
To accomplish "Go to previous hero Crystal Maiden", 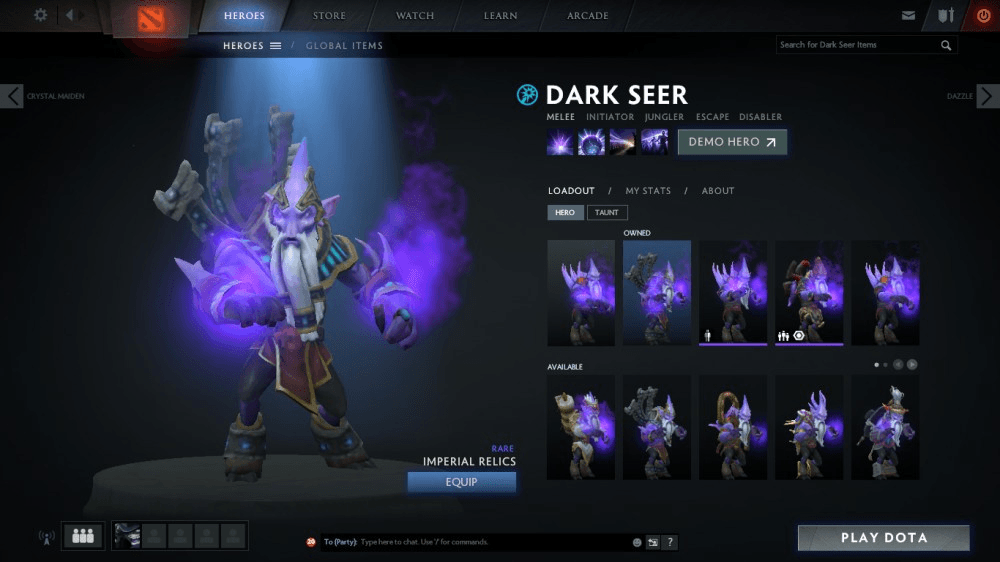I will click(12, 96).
